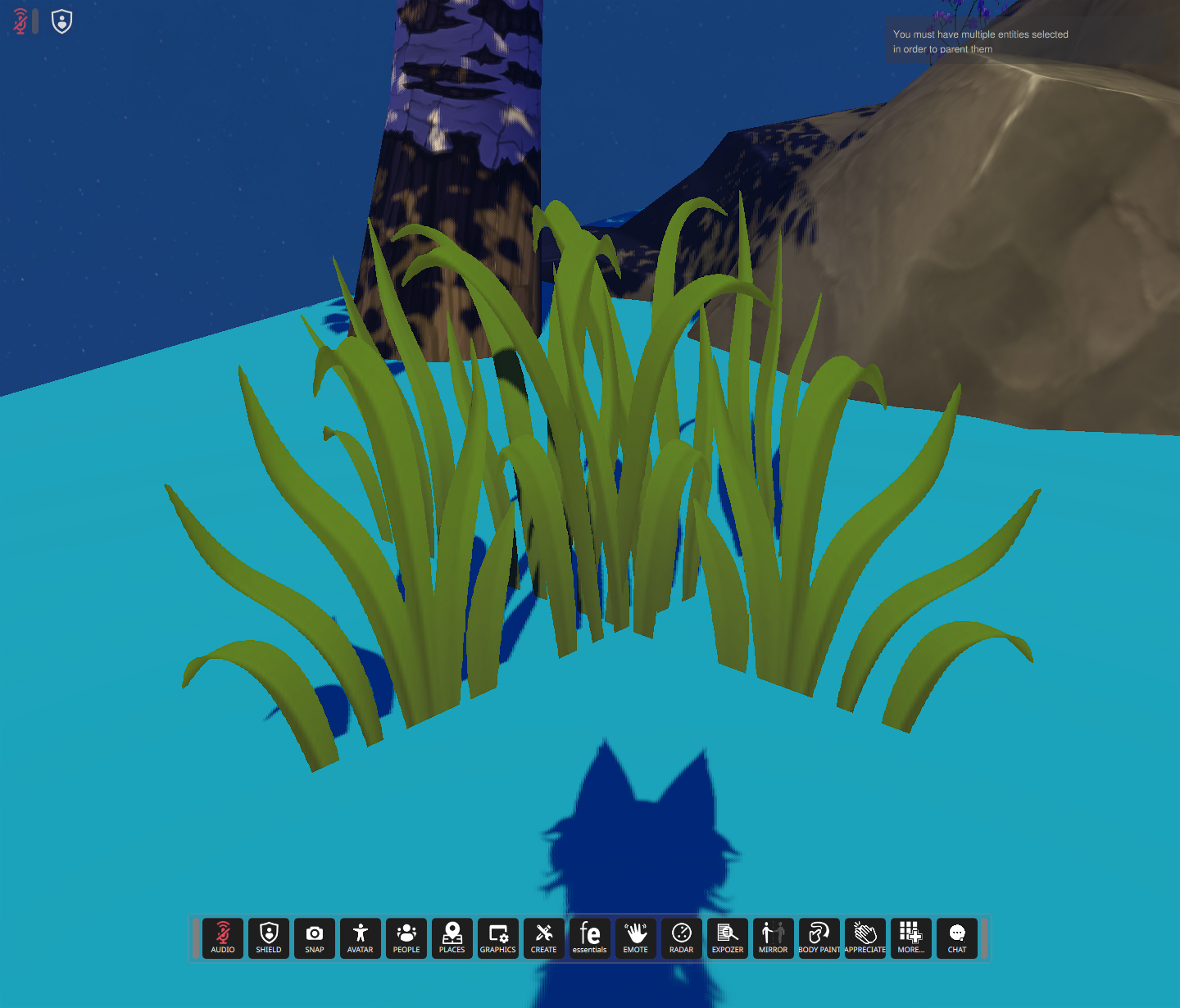
Task: Click the APPRECIATE button
Action: click(x=865, y=938)
